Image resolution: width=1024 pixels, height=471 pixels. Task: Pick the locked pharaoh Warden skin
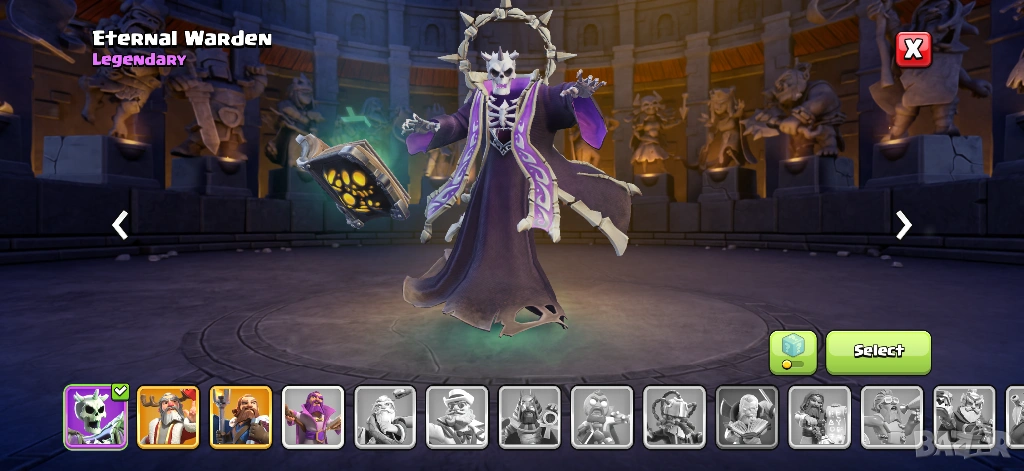pos(530,416)
